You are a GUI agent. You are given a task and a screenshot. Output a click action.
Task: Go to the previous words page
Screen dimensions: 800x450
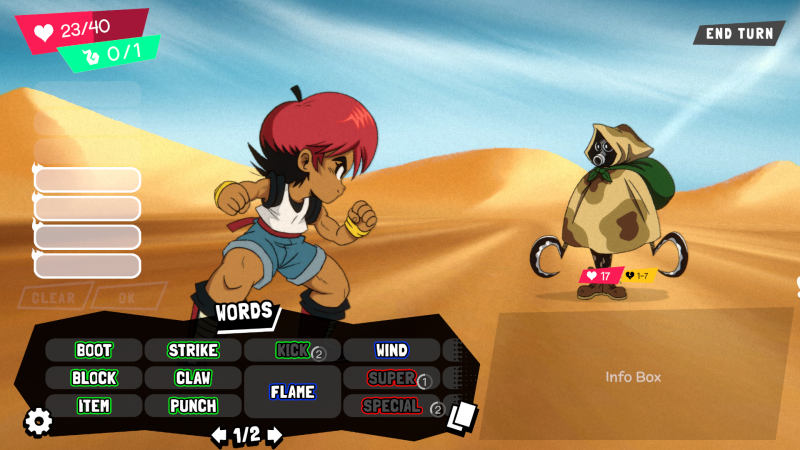[x=218, y=435]
